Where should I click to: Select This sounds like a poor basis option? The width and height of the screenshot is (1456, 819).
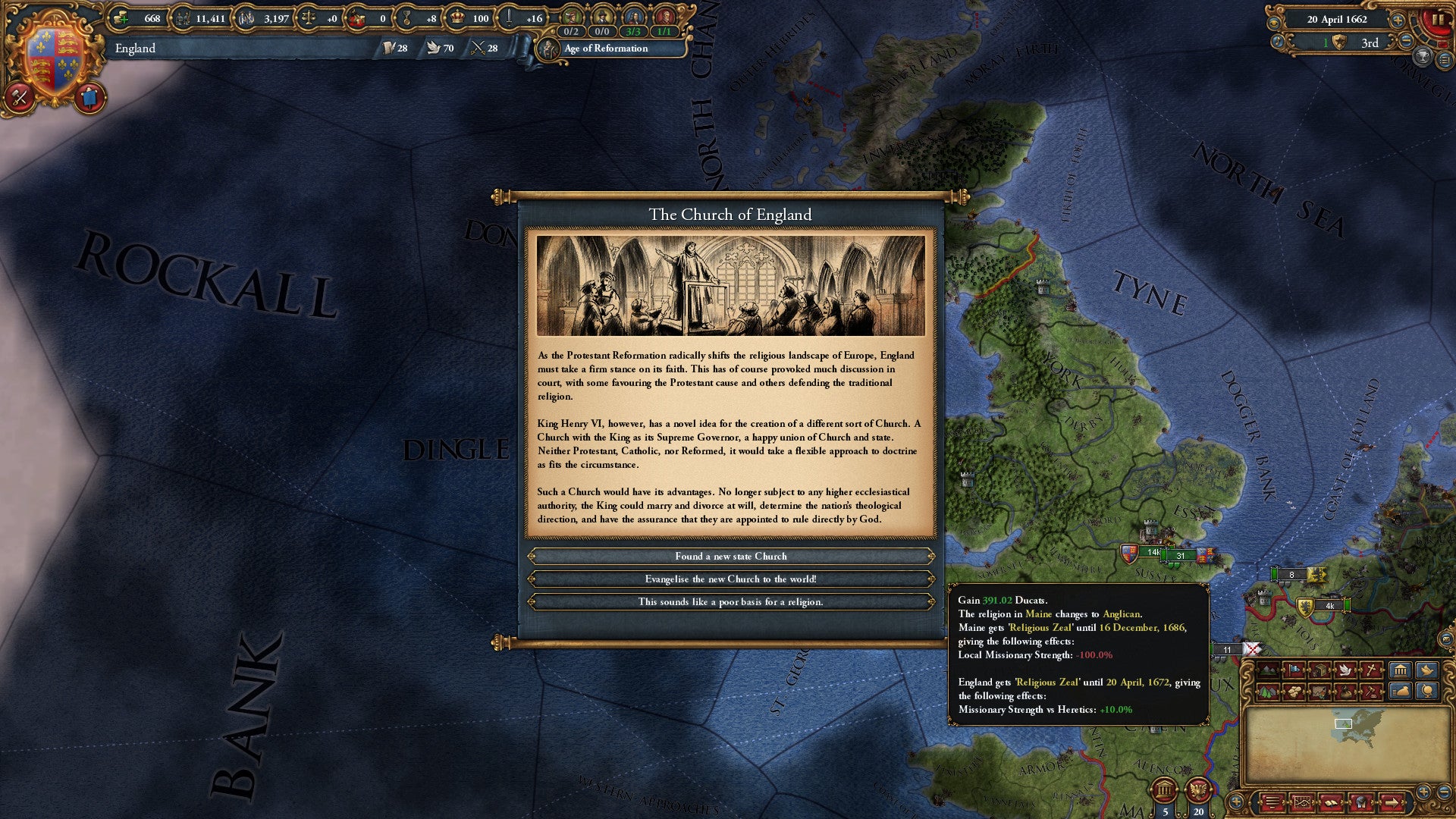point(730,601)
